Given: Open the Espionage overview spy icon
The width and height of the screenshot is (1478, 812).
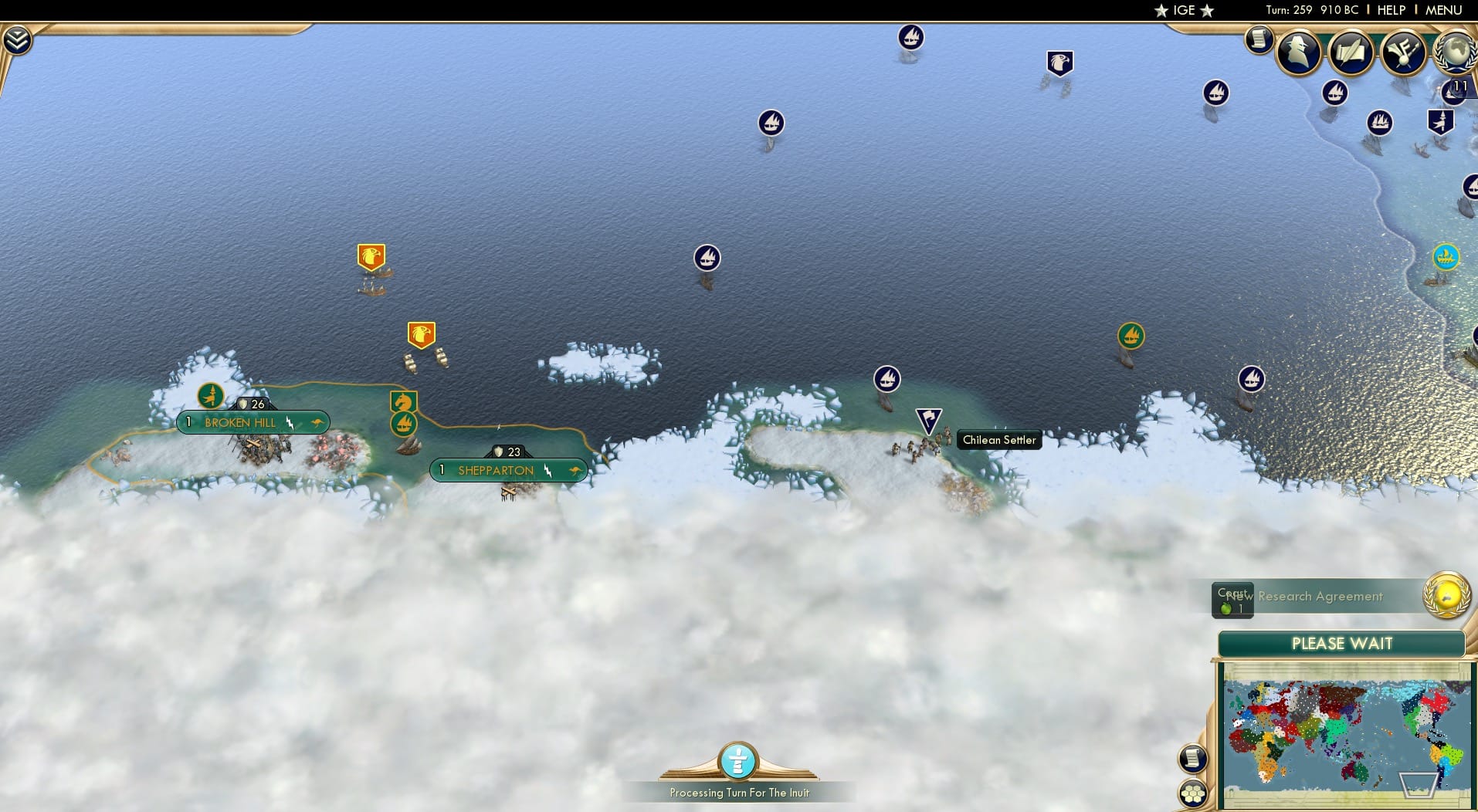Looking at the screenshot, I should click(1298, 53).
